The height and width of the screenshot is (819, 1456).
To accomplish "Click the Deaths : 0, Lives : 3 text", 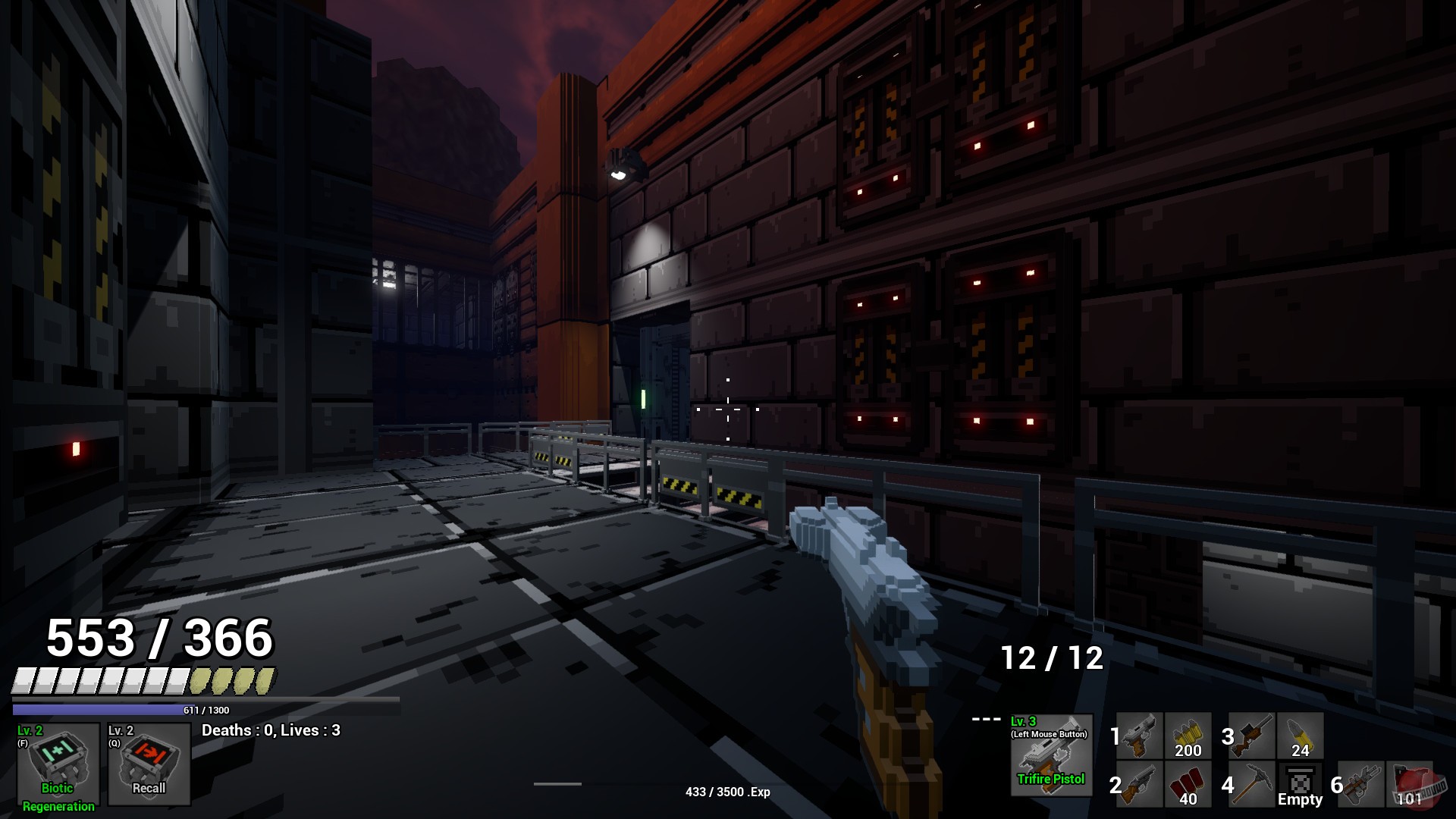I will click(271, 730).
